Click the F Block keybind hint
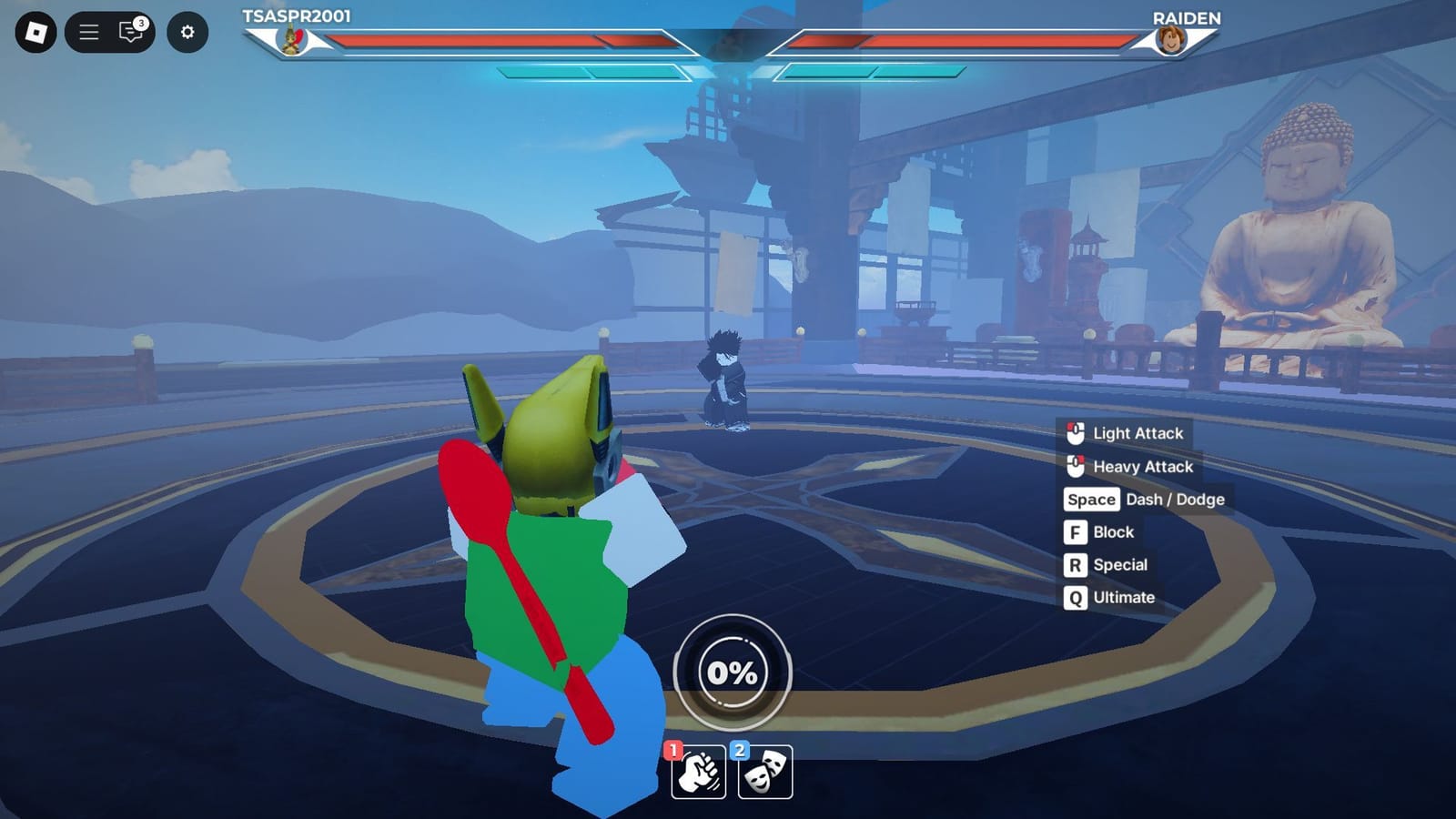This screenshot has height=819, width=1456. point(1077,532)
